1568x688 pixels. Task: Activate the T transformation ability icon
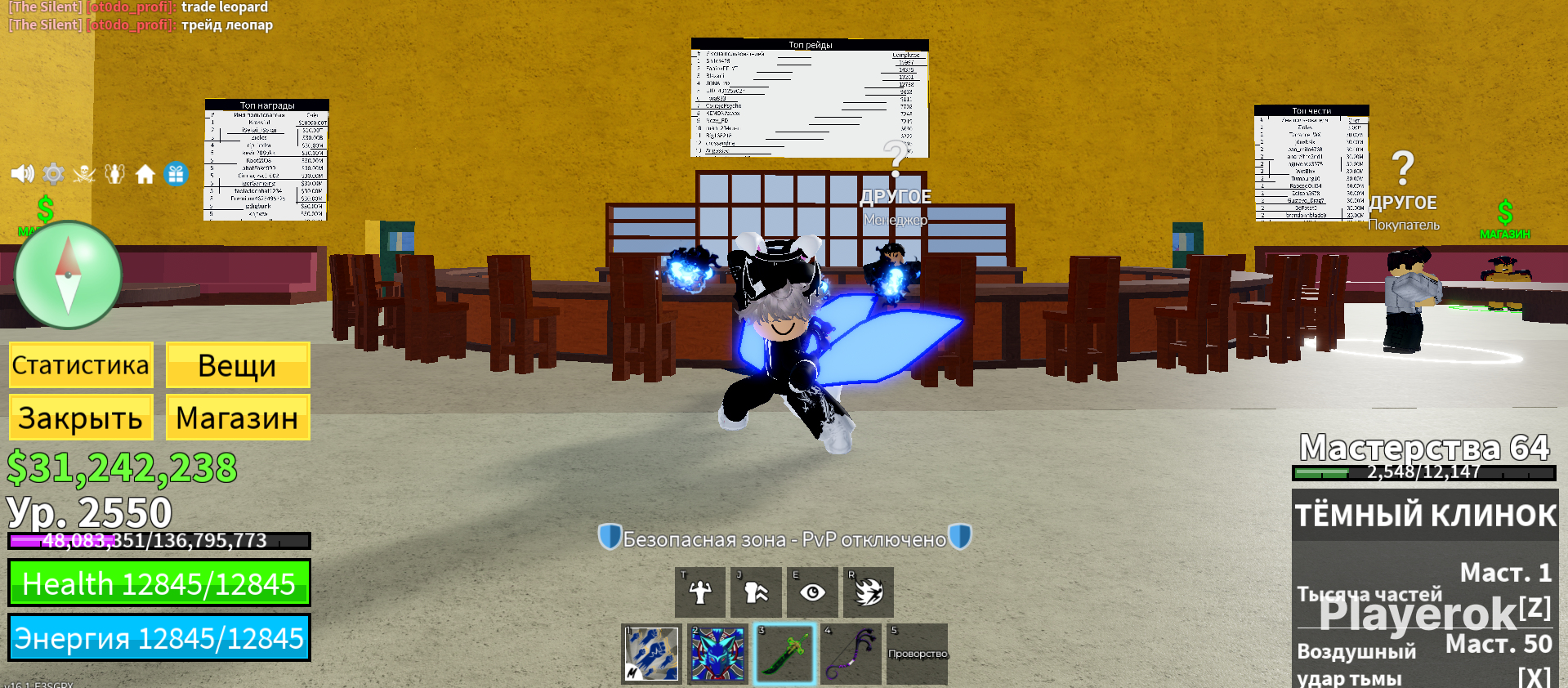pyautogui.click(x=699, y=592)
